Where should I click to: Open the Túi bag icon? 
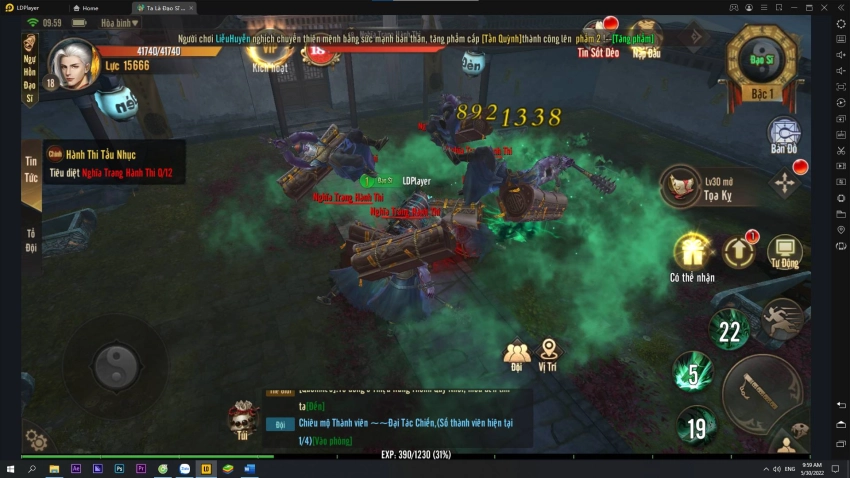[242, 422]
